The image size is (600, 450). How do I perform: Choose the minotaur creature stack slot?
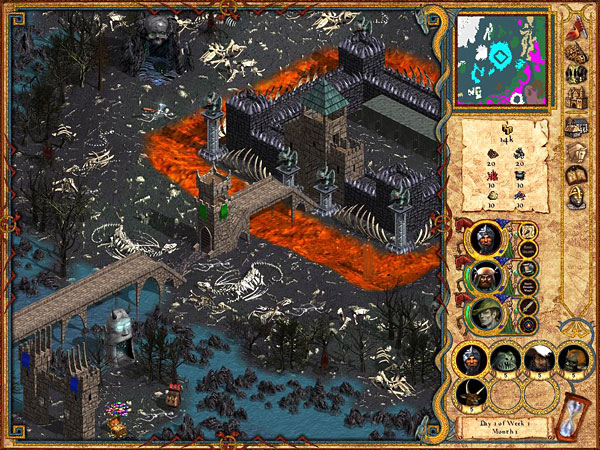tap(471, 396)
